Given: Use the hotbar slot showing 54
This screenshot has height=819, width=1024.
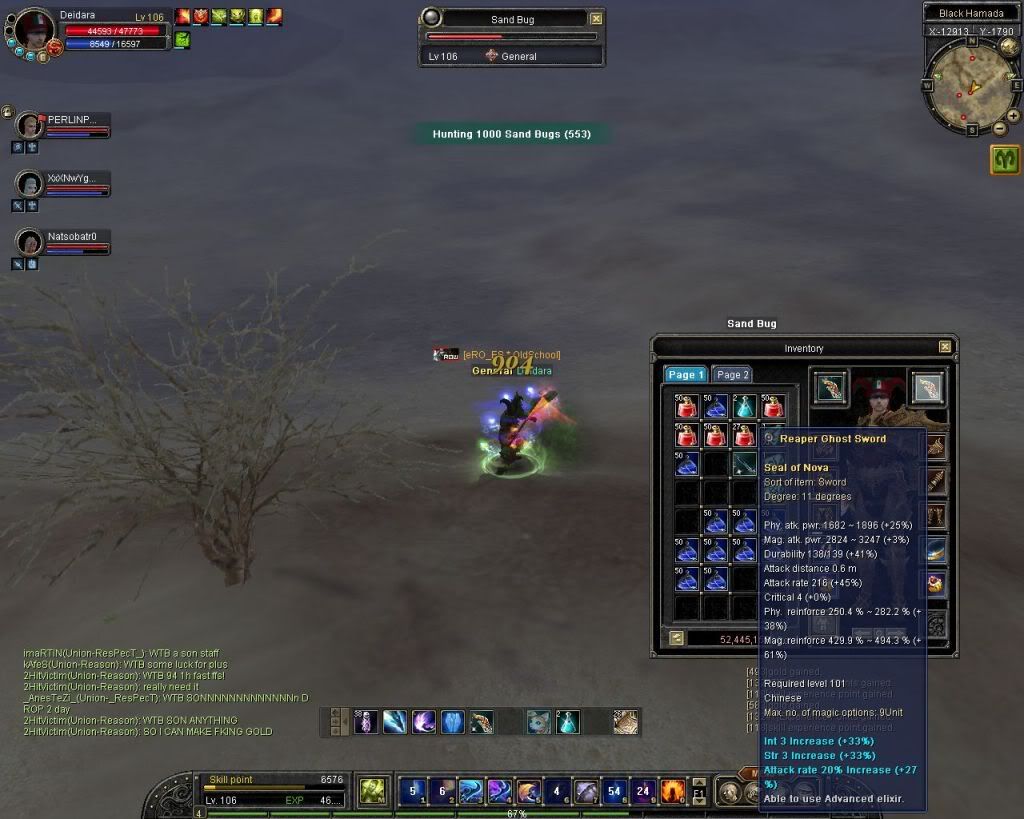Looking at the screenshot, I should (x=614, y=791).
